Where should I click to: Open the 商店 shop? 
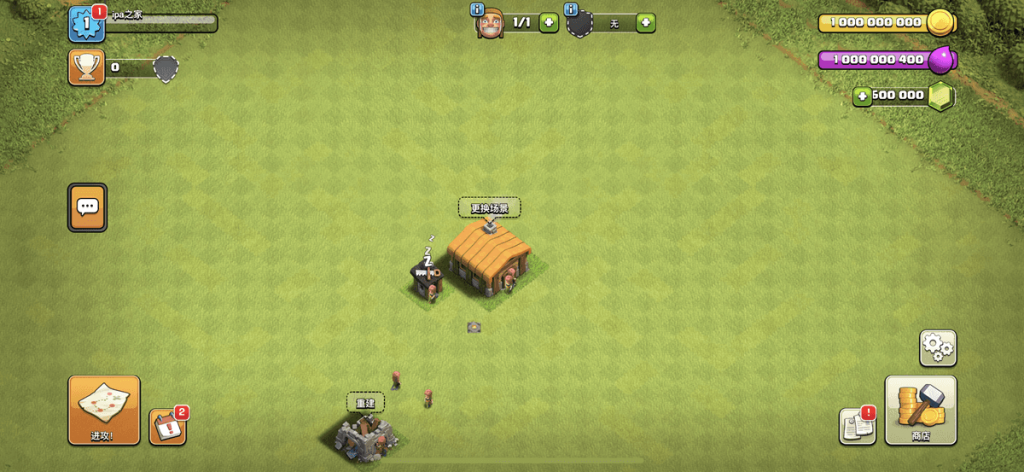coord(920,409)
